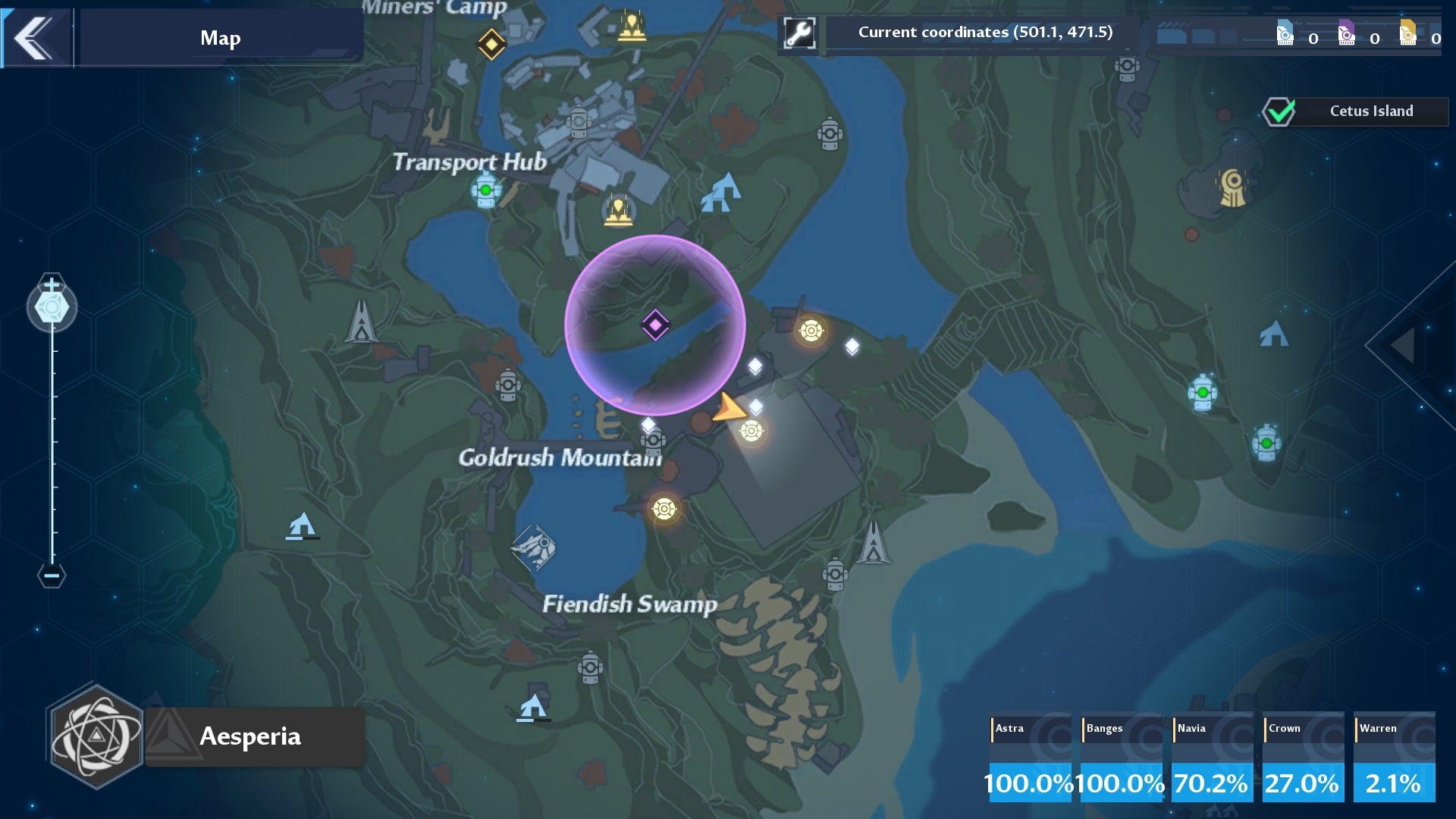Select the Map tab header
The height and width of the screenshot is (819, 1456).
tap(219, 37)
